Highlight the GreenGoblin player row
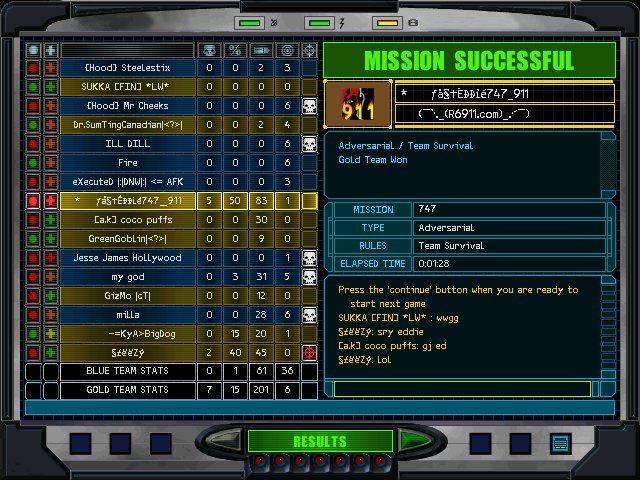640x480 pixels. 128,239
